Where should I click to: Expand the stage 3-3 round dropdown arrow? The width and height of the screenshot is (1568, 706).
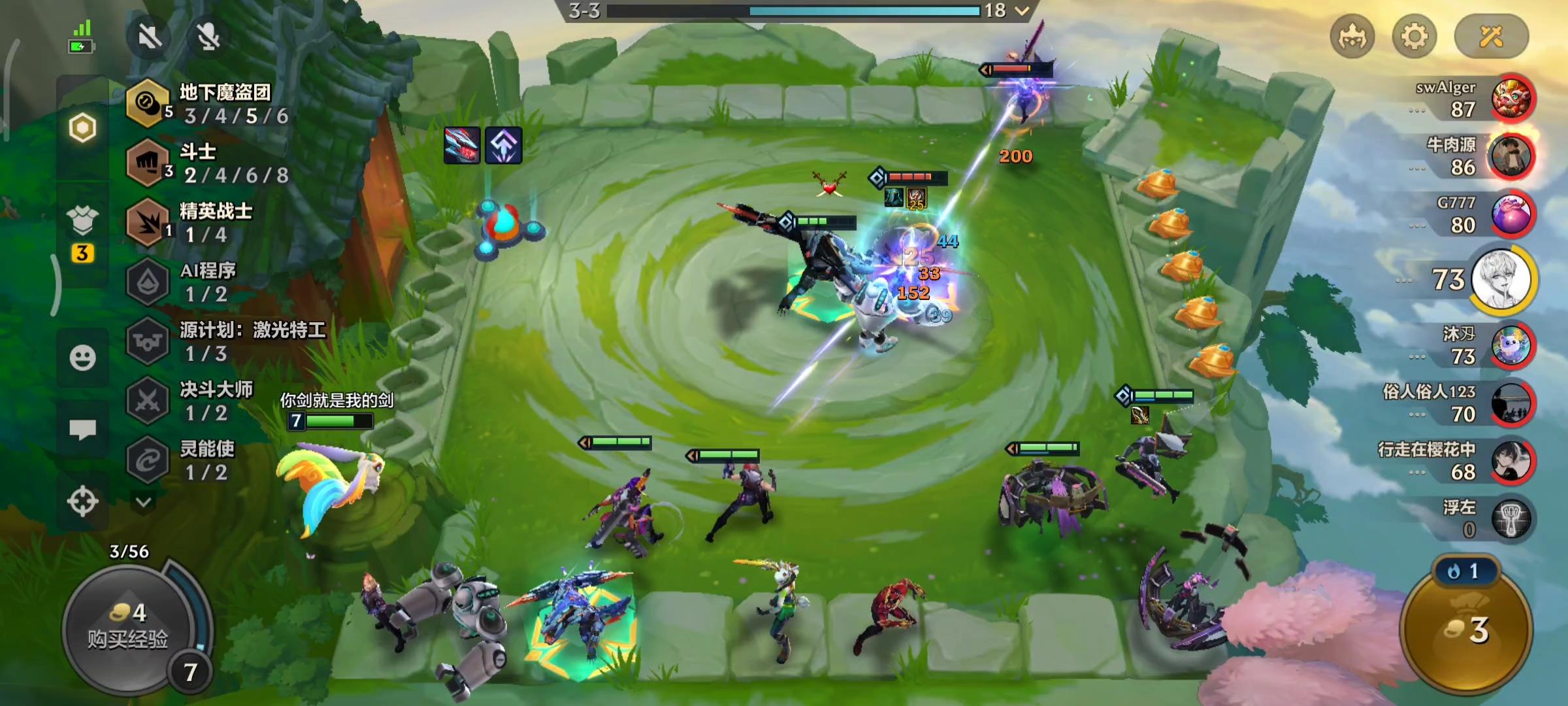[1022, 10]
